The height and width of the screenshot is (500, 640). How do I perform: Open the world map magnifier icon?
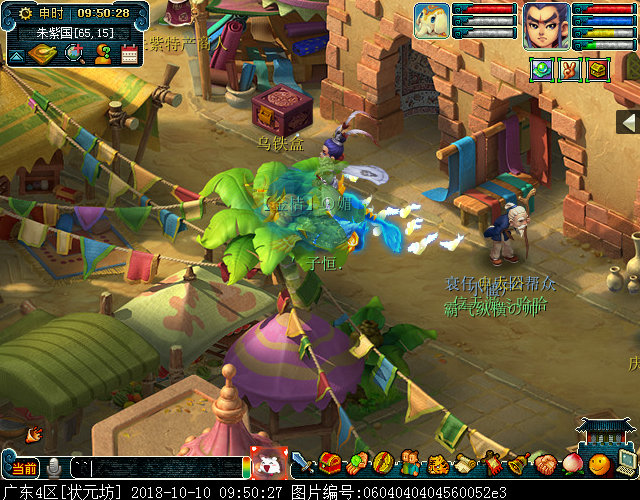point(74,54)
